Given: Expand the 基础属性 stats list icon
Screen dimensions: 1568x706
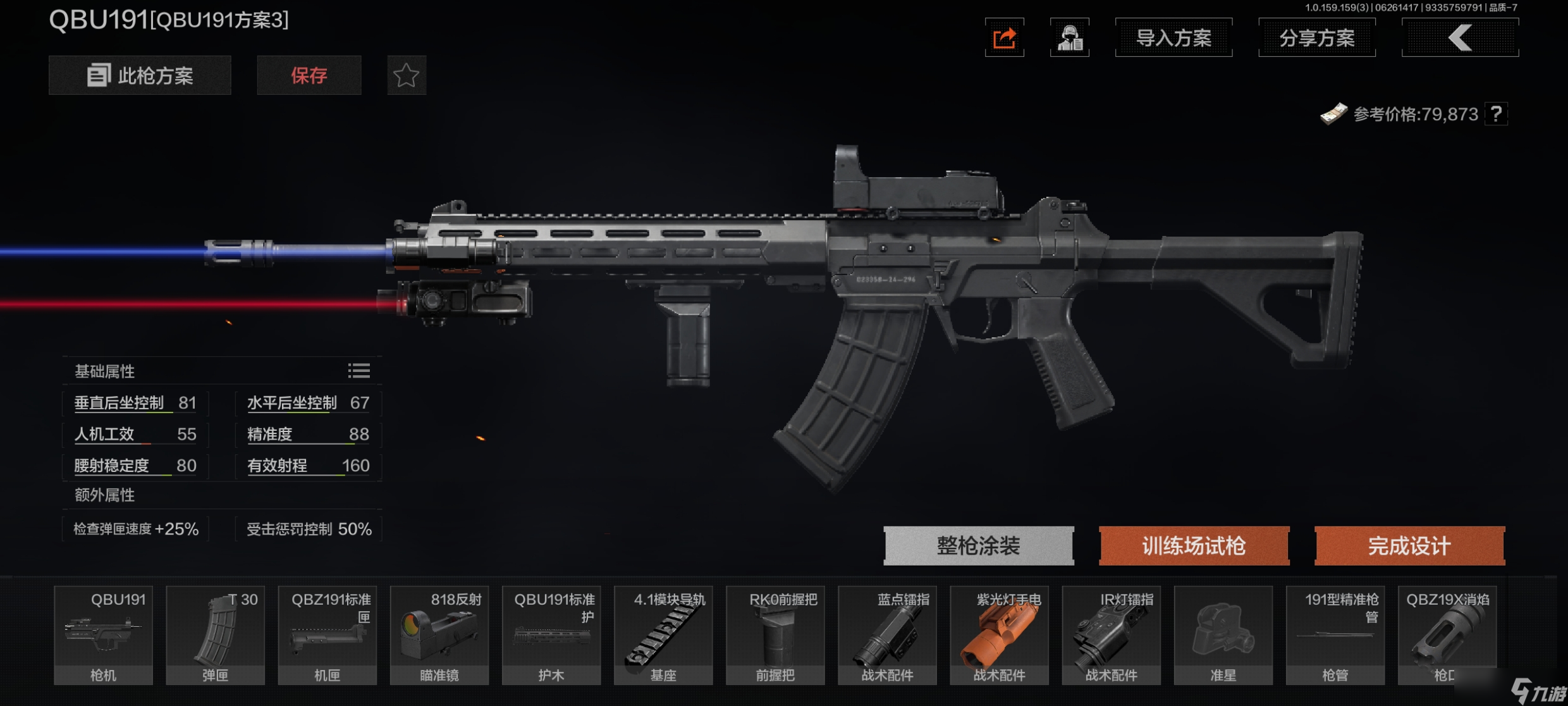Looking at the screenshot, I should coord(358,371).
